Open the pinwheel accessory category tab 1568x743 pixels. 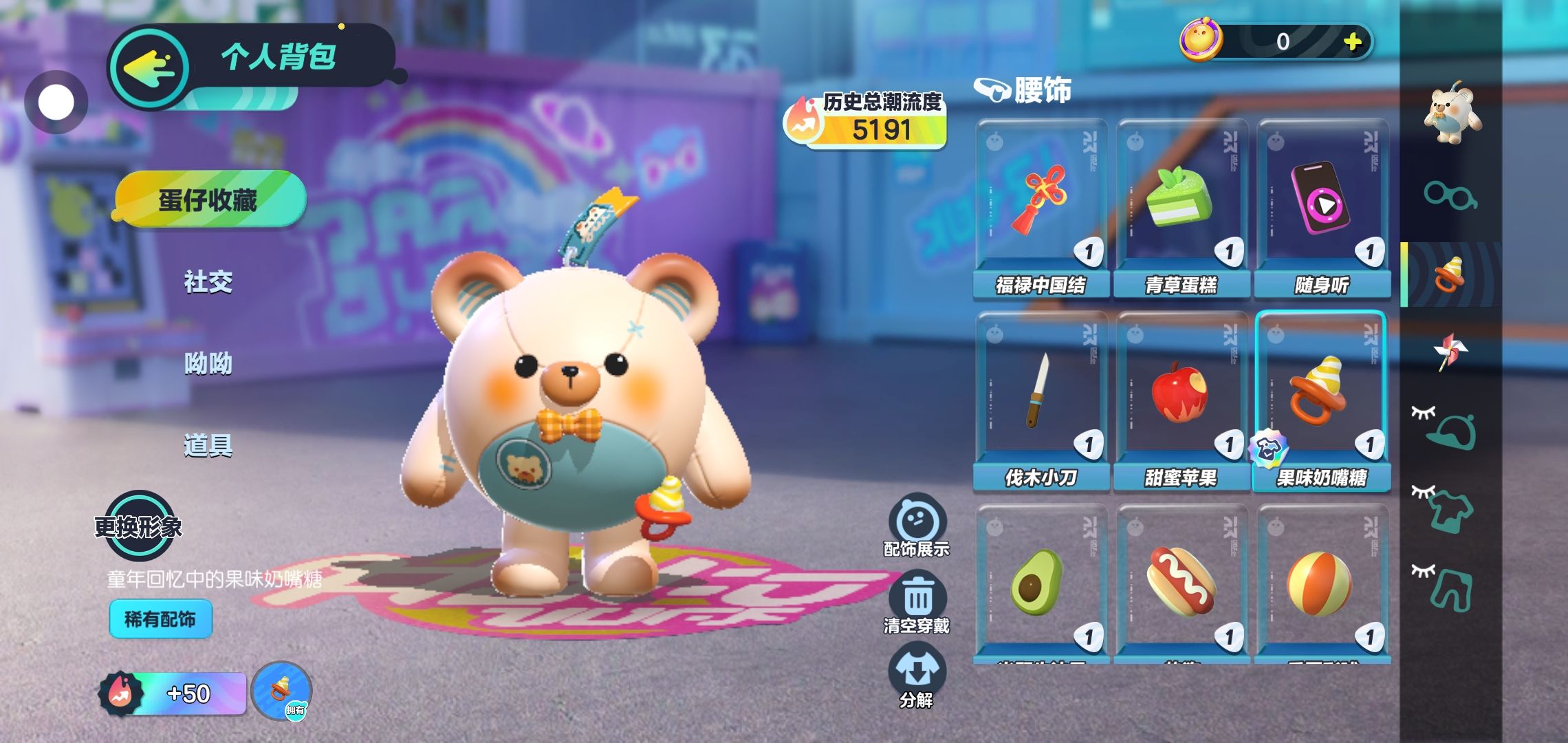point(1450,352)
